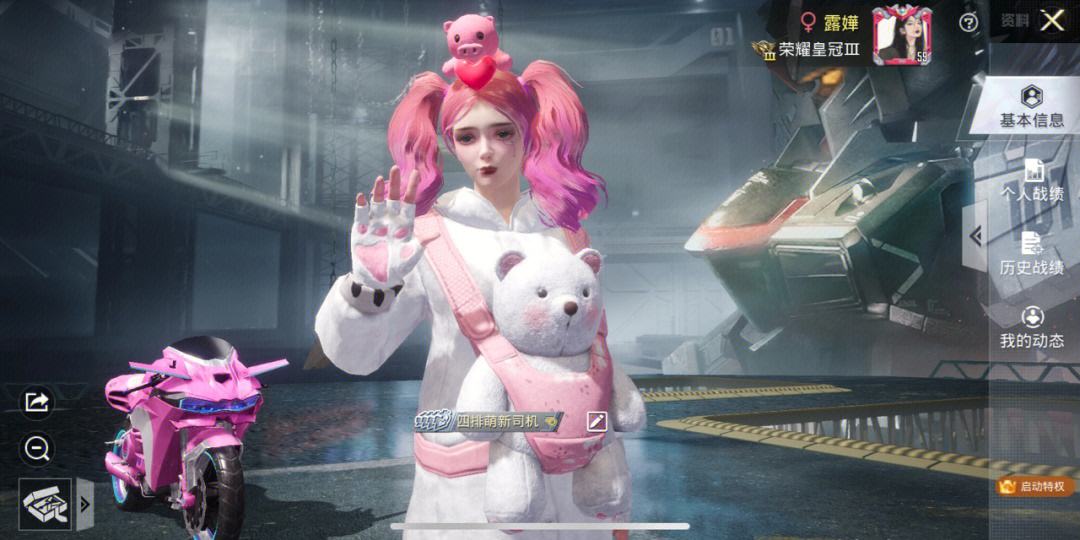Expand the arrow beside the crate icon
1080x540 pixels.
[x=85, y=504]
